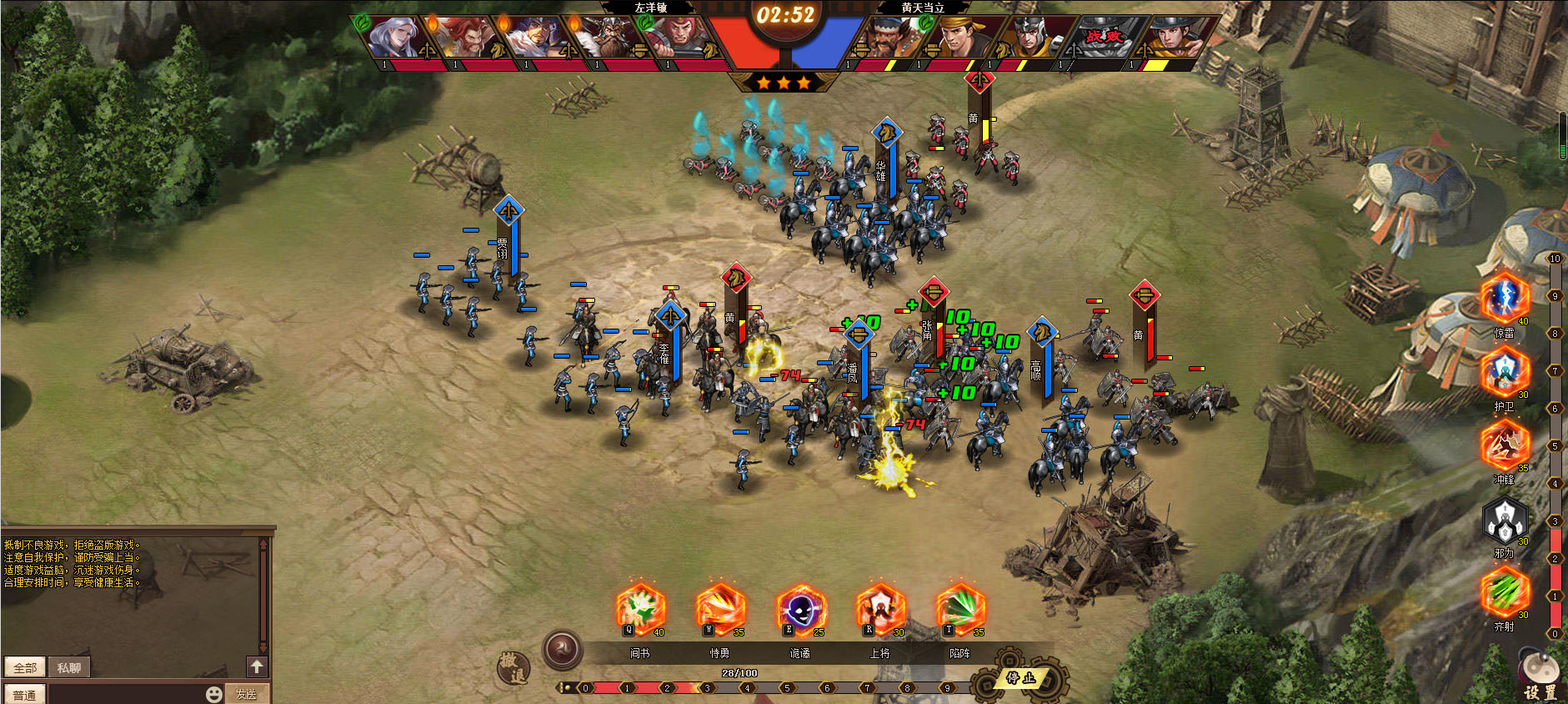Screen dimensions: 1568x704
Task: Focus the chat text input box
Action: 125,694
